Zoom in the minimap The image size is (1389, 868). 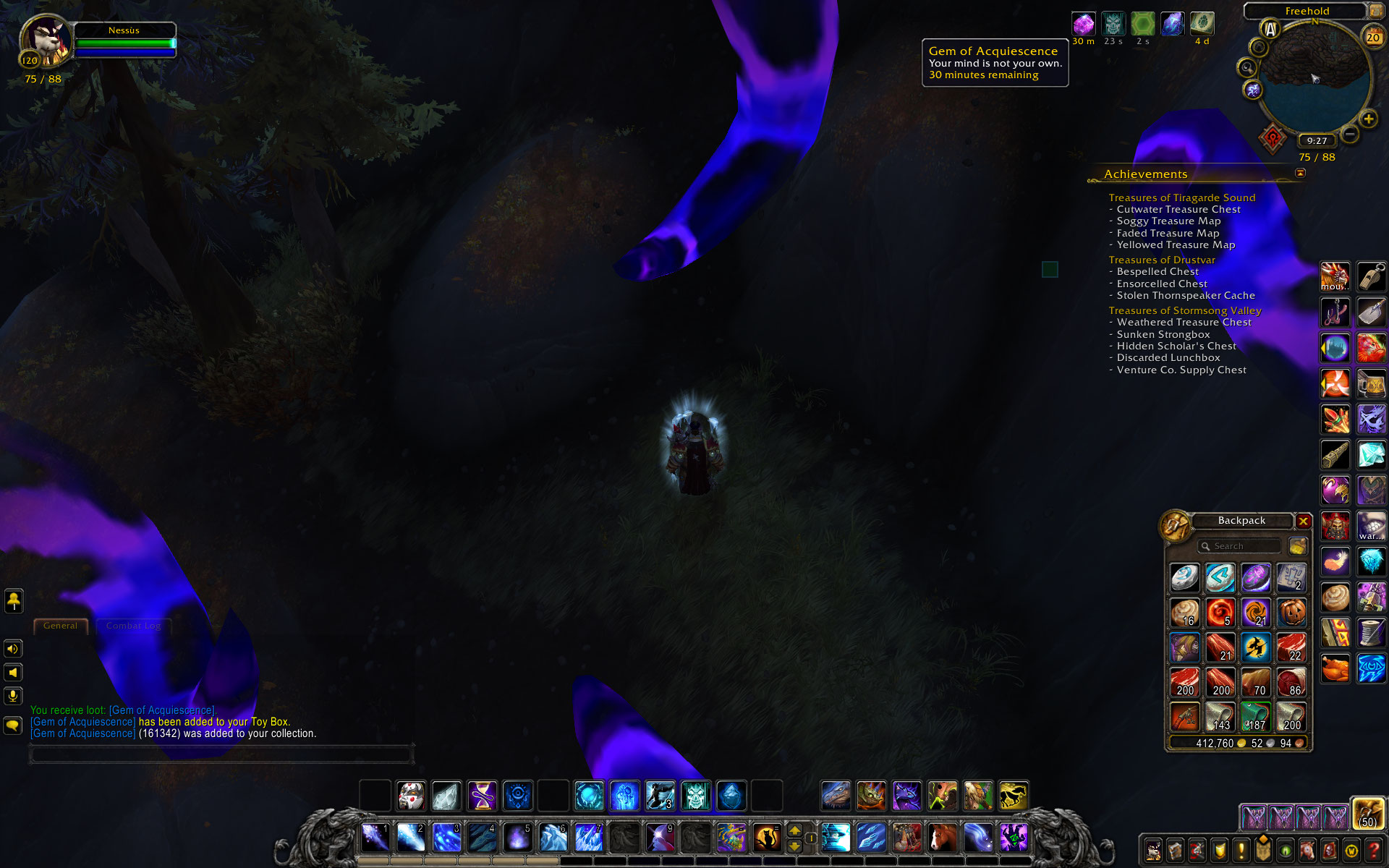coord(1368,119)
